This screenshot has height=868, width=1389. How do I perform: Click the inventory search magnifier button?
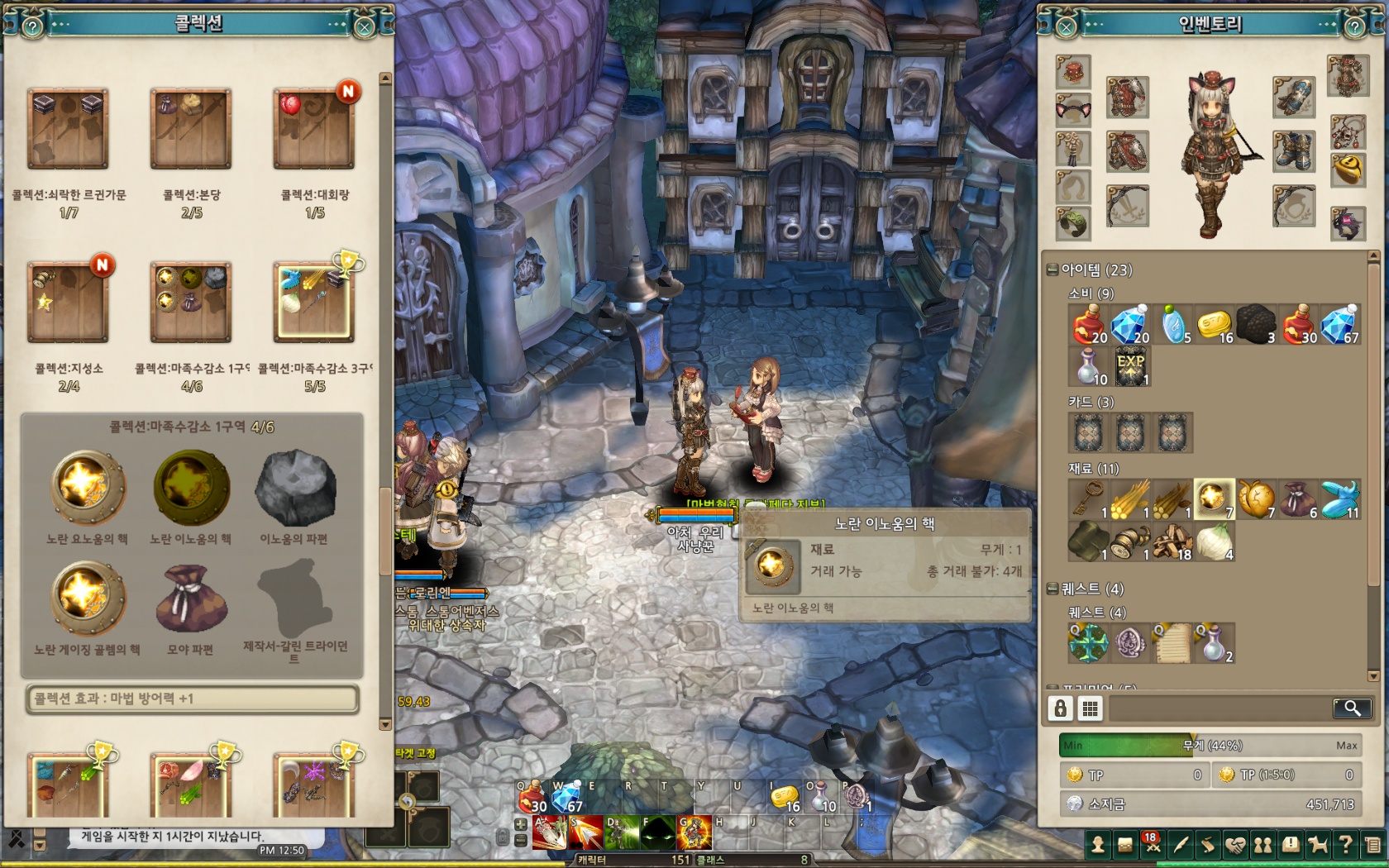coord(1352,708)
